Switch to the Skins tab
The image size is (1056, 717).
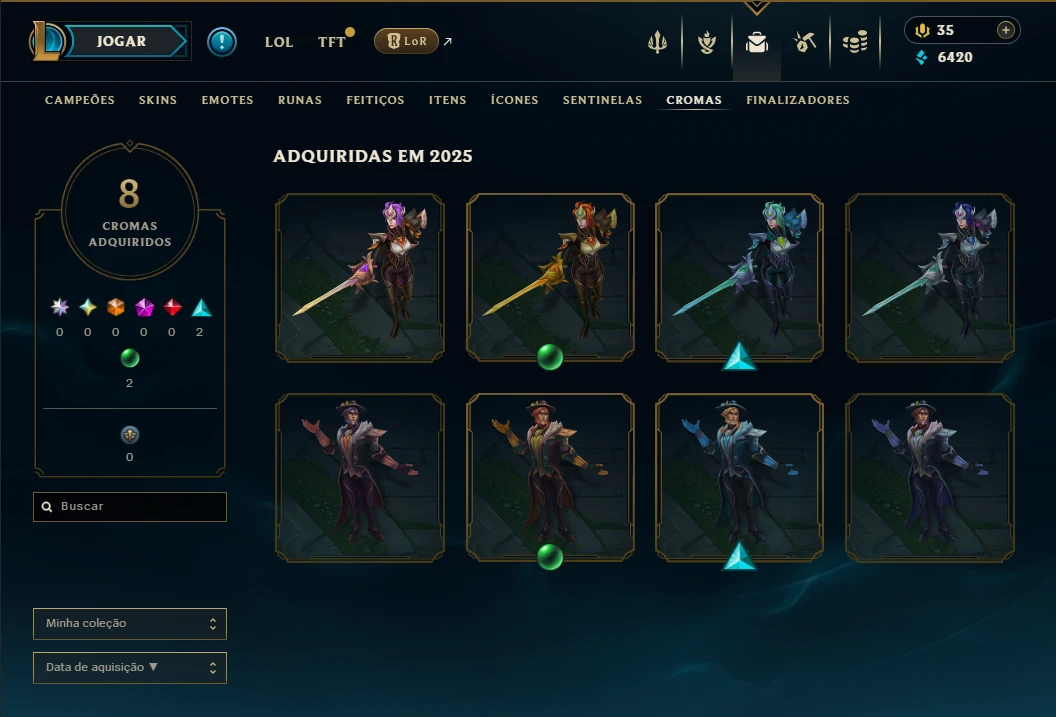pos(156,100)
